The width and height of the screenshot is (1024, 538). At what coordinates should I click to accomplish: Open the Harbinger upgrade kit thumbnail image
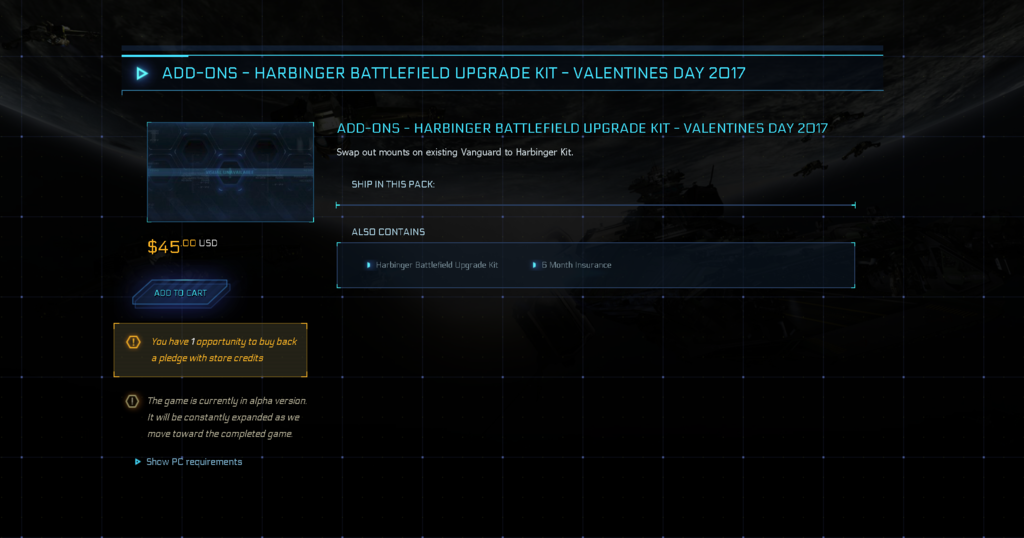230,172
